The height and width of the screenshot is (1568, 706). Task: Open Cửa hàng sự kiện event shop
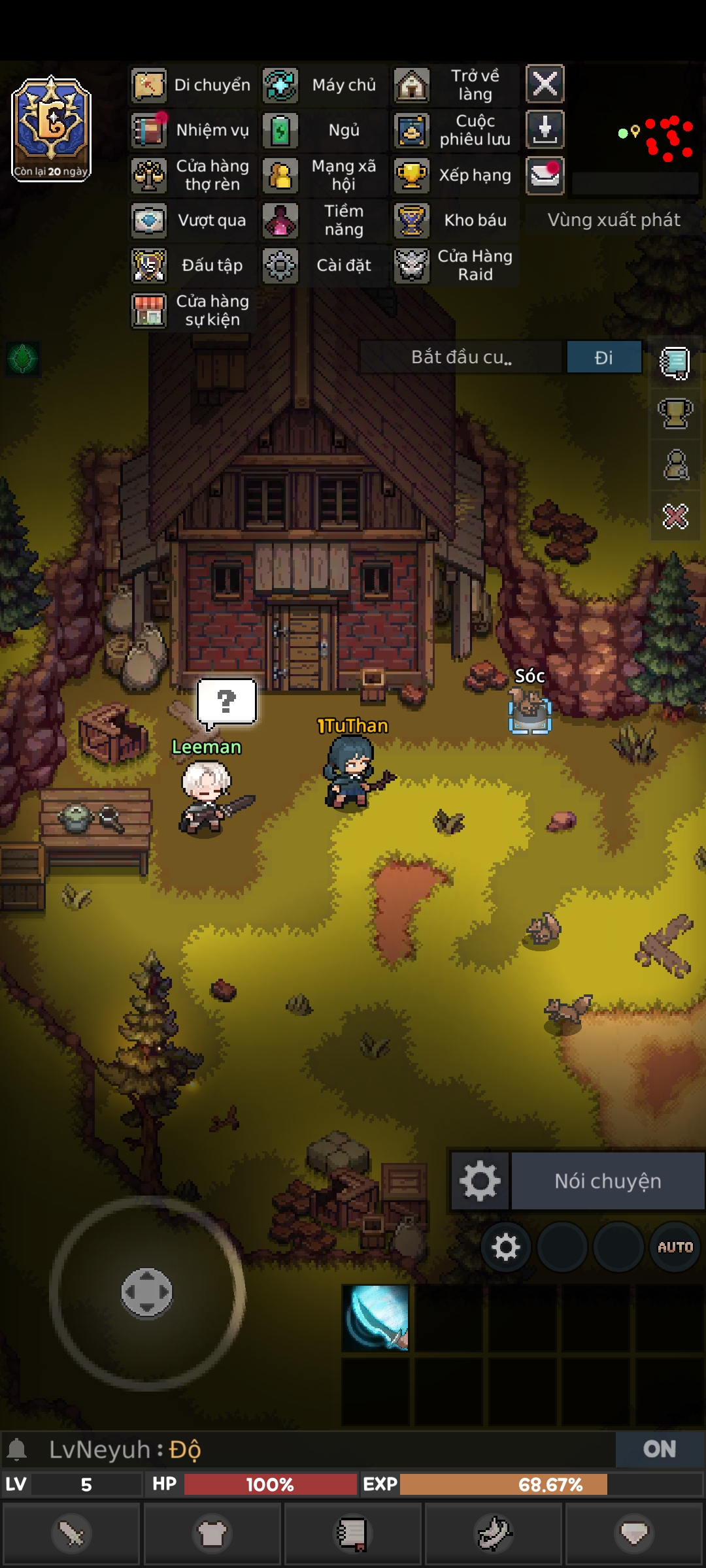point(192,310)
